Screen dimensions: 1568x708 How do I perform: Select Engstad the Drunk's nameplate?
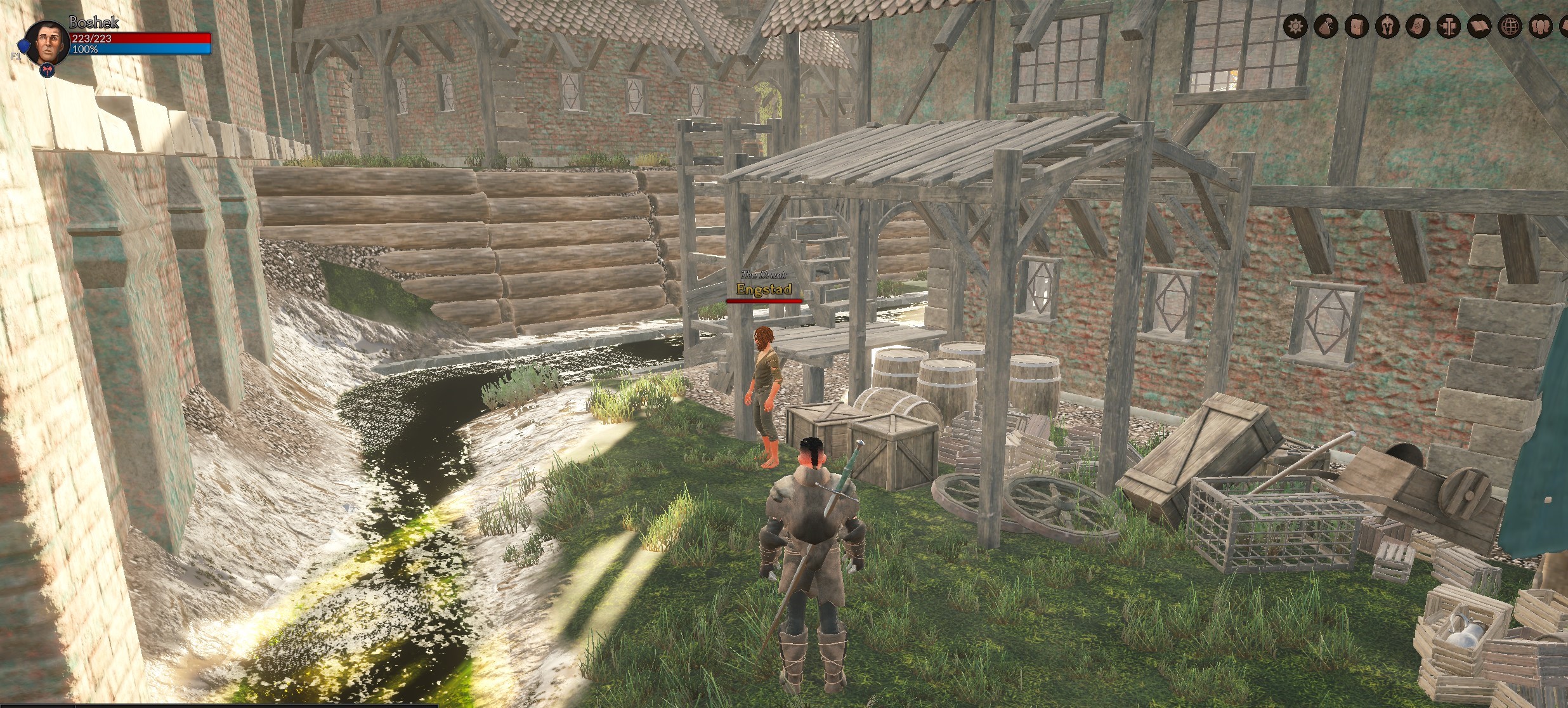764,289
